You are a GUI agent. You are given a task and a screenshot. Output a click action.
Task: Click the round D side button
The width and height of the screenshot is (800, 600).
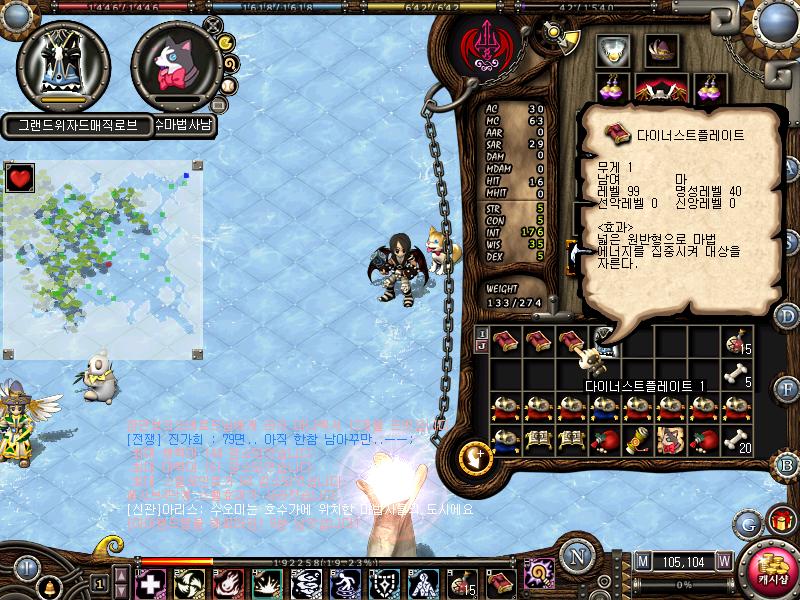coord(788,317)
